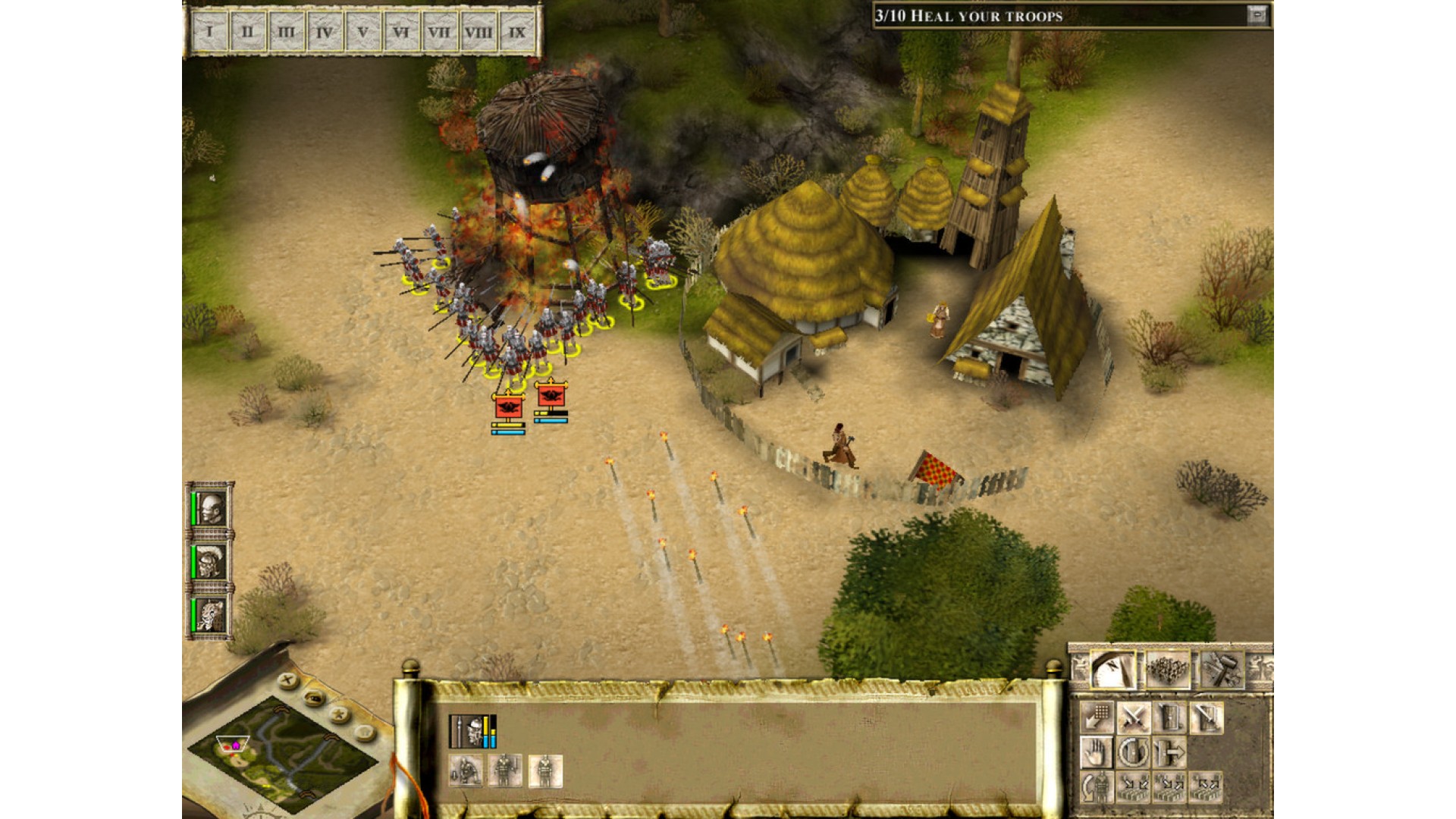
Task: Click the star button beside minimap
Action: 340,715
